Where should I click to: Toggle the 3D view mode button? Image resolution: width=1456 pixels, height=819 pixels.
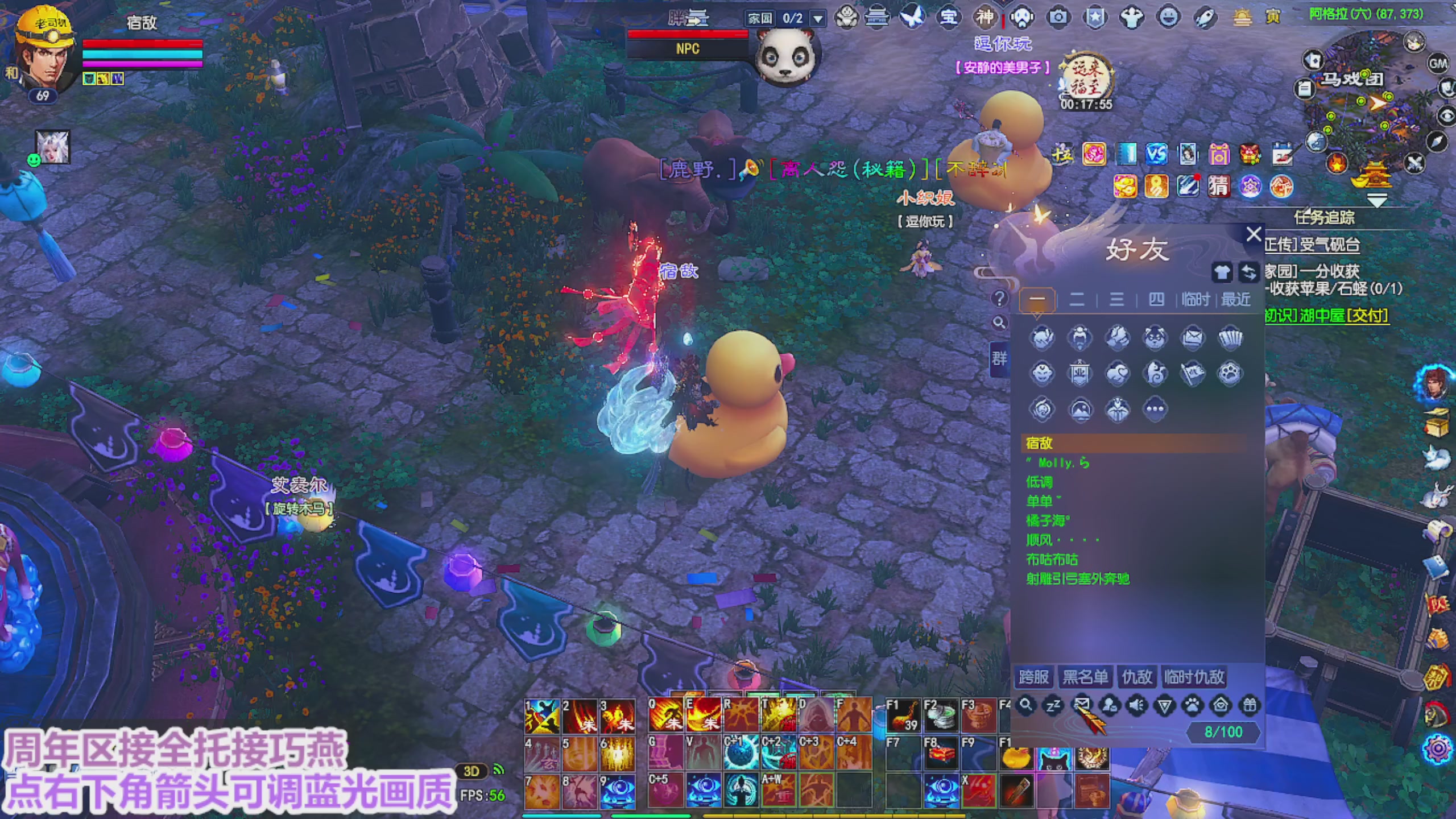pyautogui.click(x=471, y=771)
